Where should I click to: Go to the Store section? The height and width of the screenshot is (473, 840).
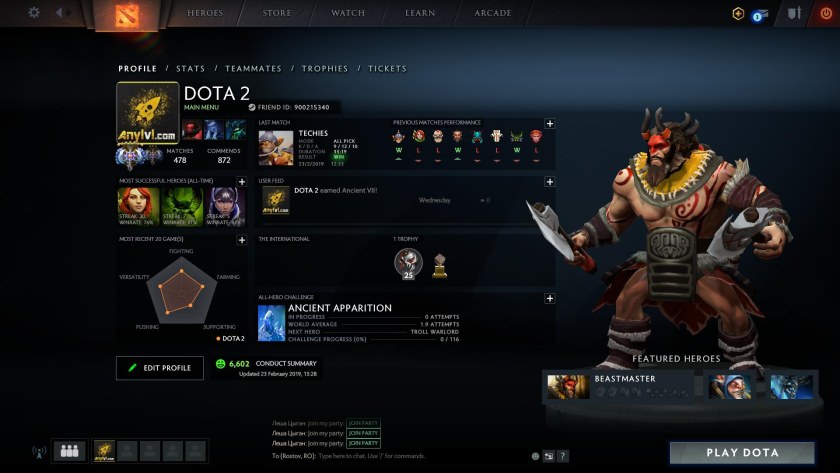pyautogui.click(x=277, y=13)
